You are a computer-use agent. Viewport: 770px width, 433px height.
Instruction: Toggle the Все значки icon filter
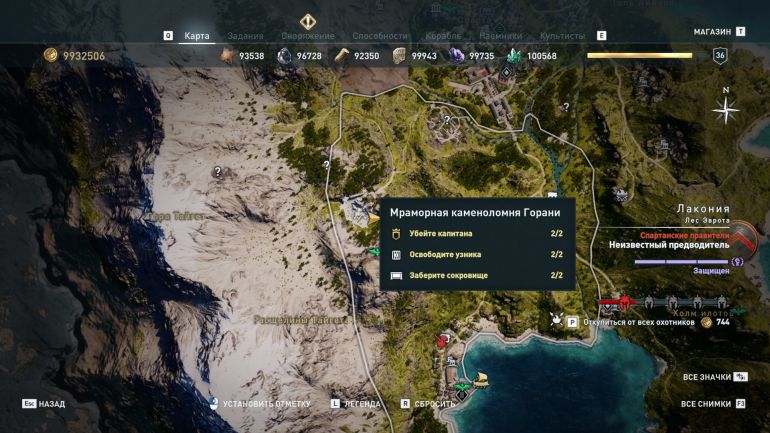(707, 377)
